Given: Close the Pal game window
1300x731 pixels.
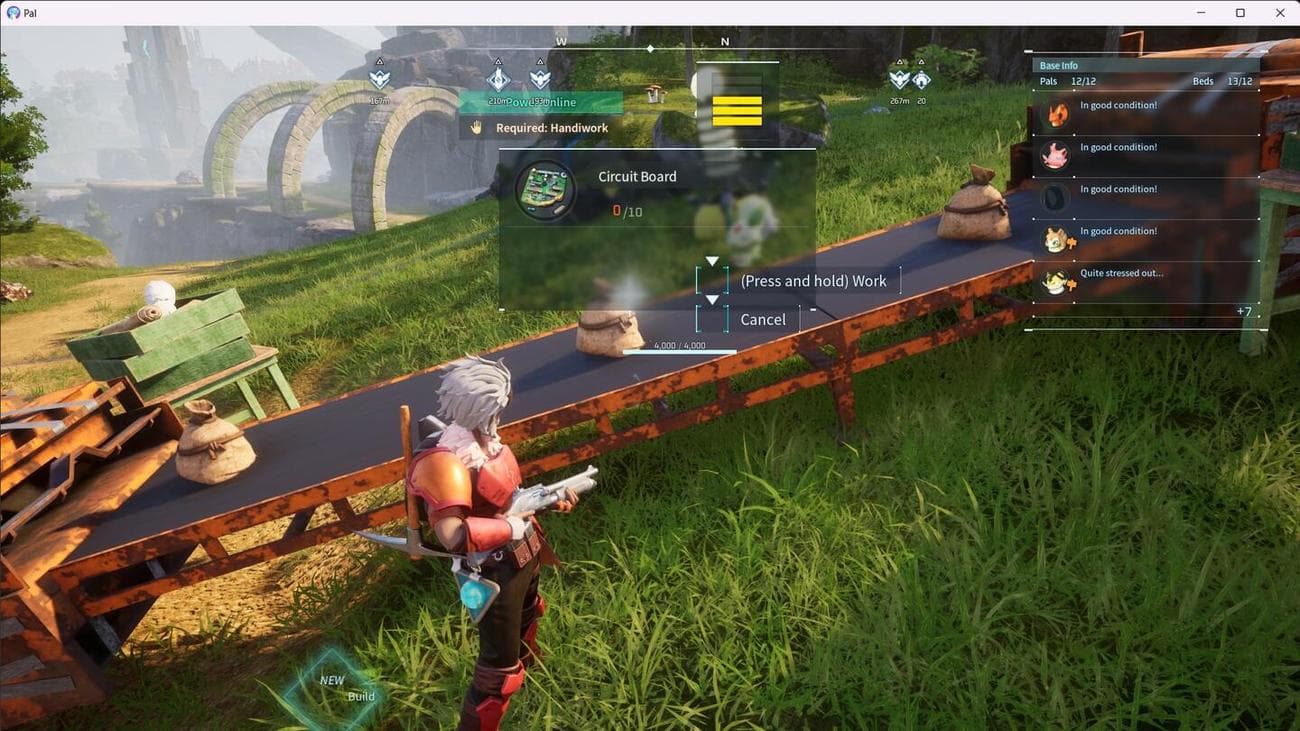Looking at the screenshot, I should click(1280, 13).
